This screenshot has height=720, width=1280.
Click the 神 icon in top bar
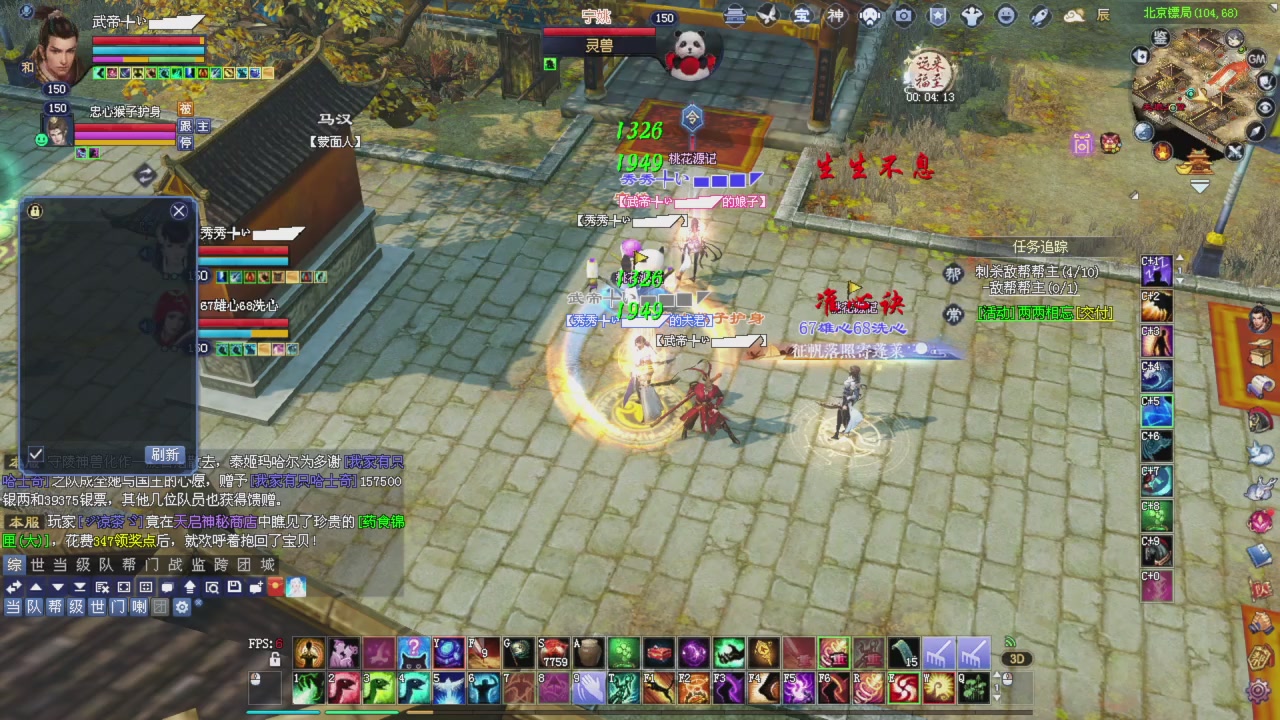coord(836,15)
